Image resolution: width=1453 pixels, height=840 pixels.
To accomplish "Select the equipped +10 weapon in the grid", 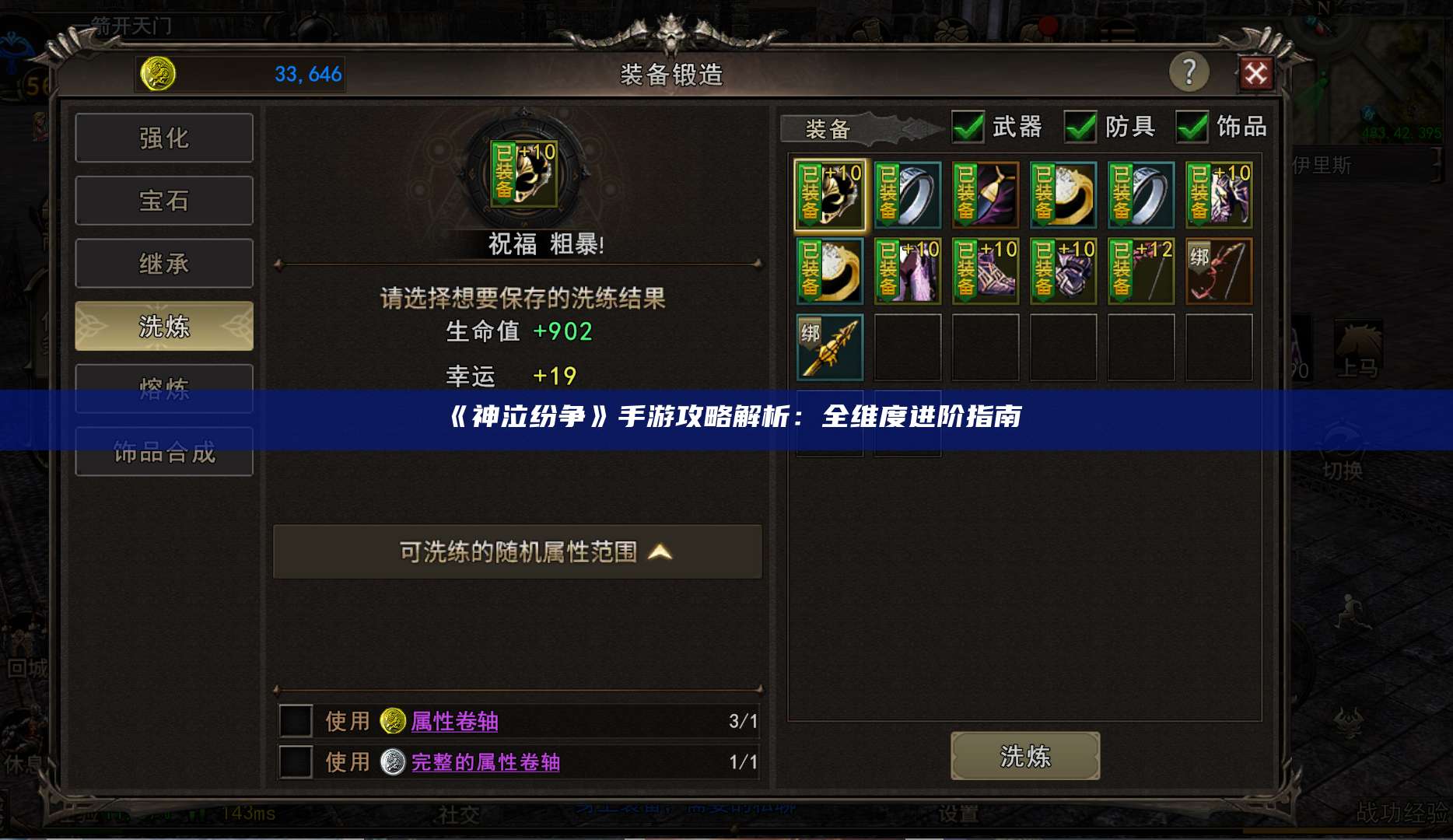I will pos(829,194).
